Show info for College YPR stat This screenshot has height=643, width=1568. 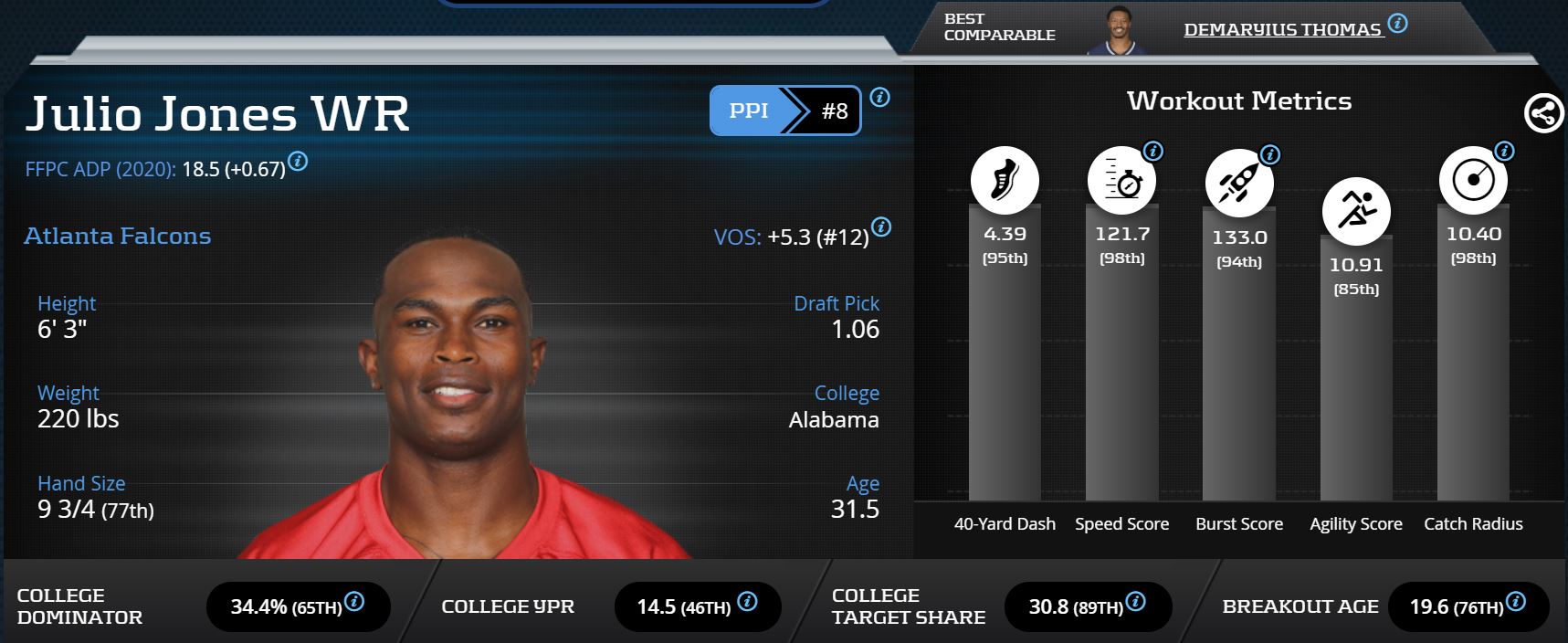[747, 601]
